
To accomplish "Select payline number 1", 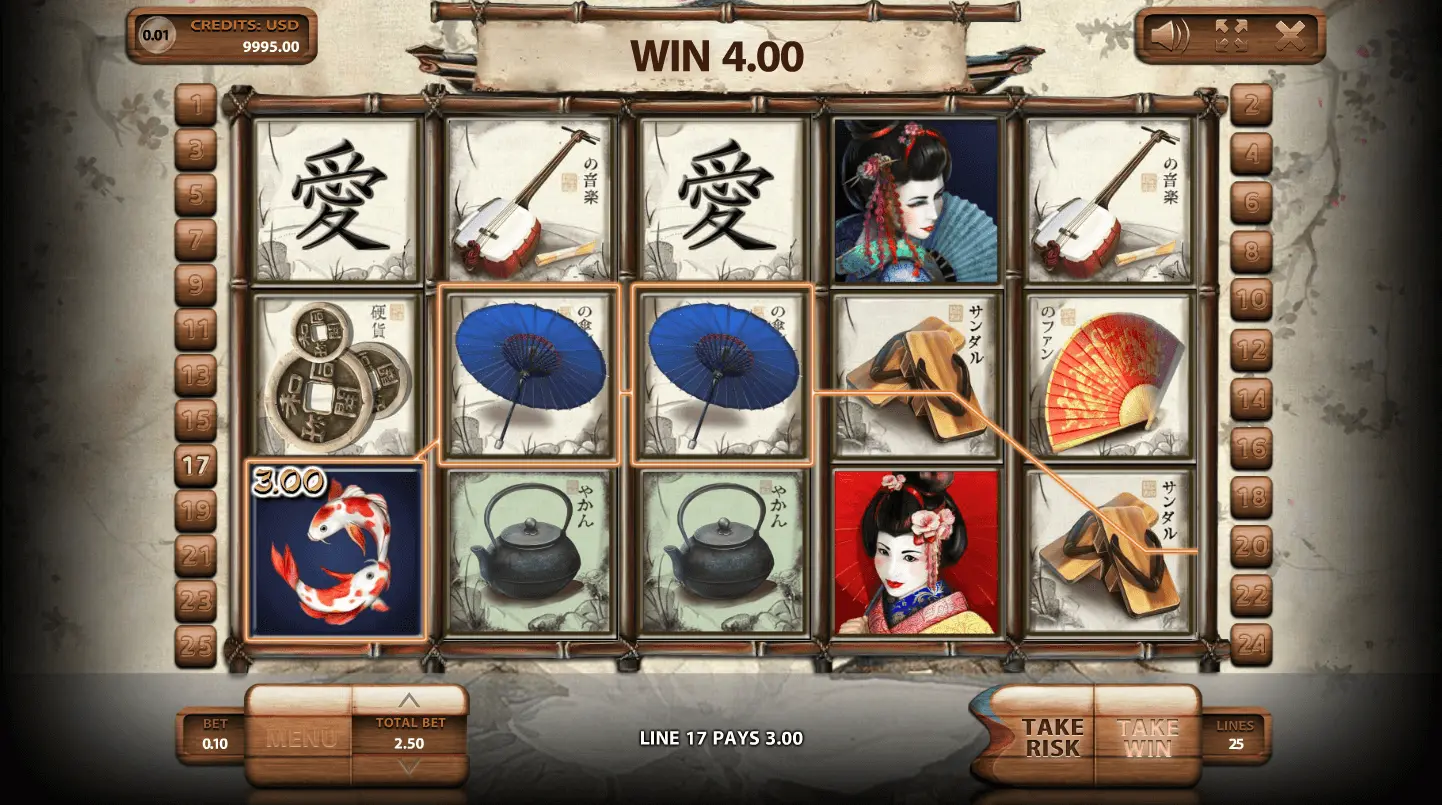I will pyautogui.click(x=196, y=103).
